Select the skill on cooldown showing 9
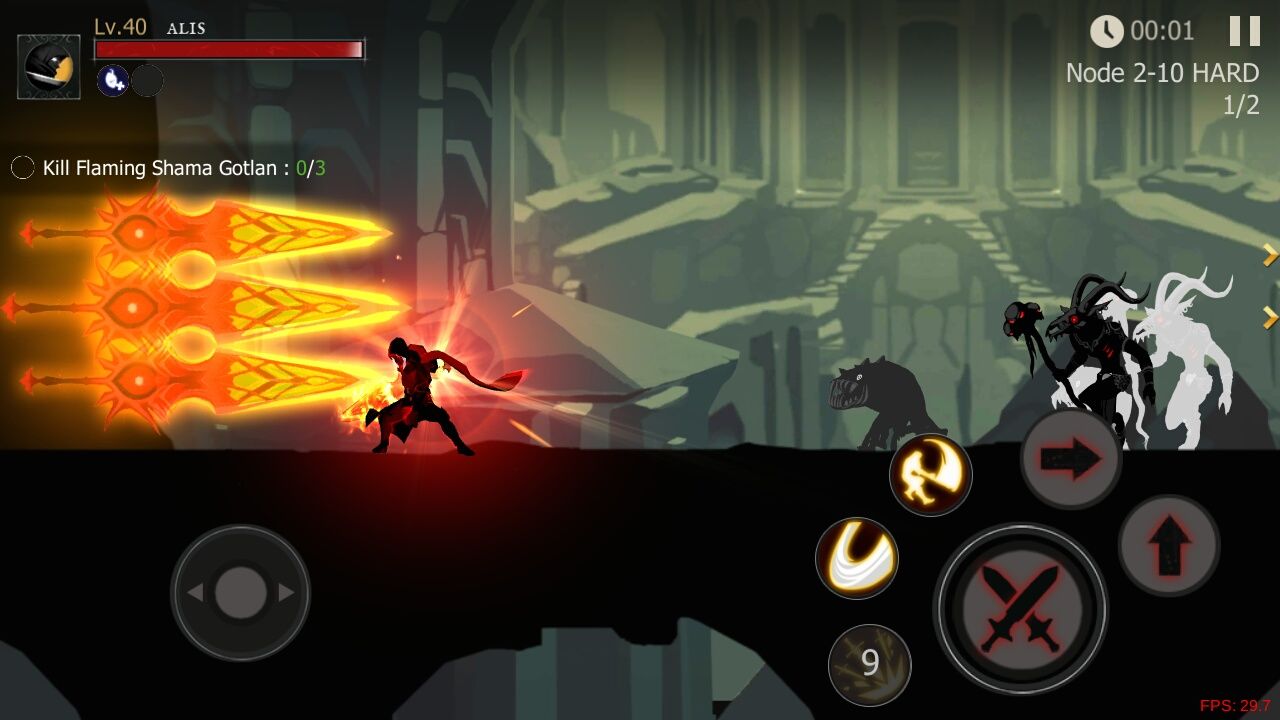 (869, 663)
